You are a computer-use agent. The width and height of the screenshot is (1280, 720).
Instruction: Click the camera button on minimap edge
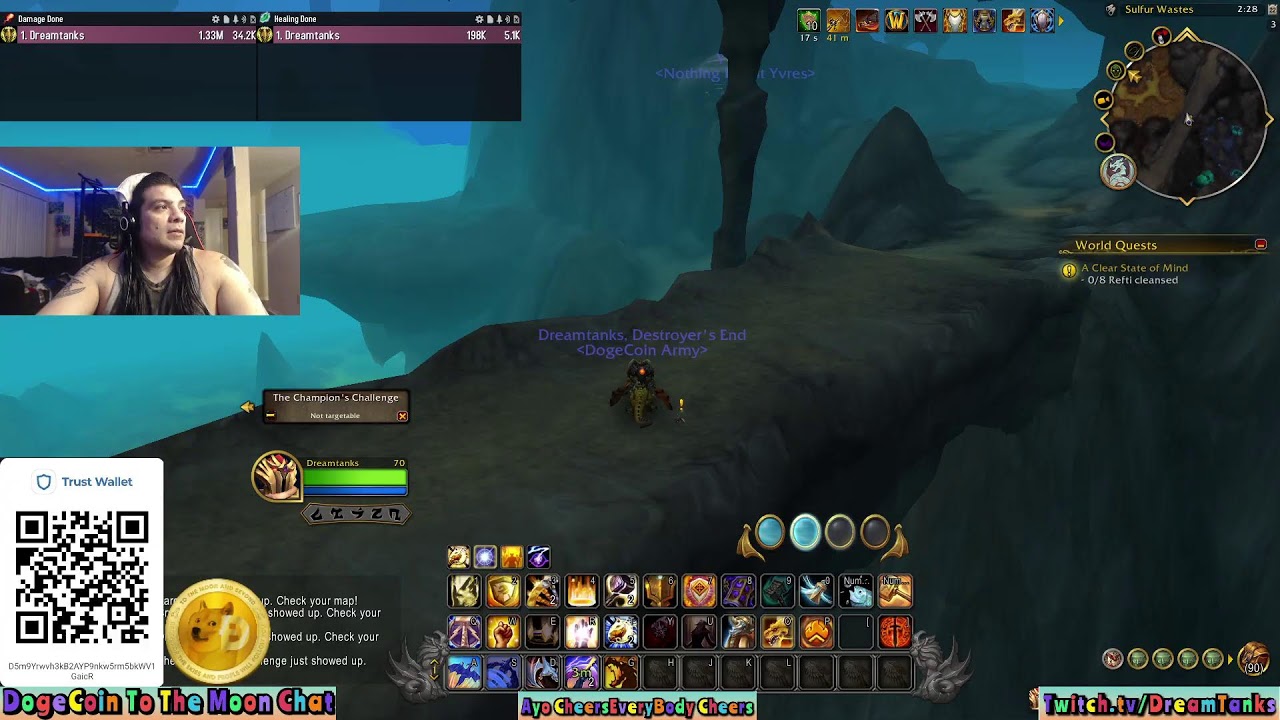point(1103,100)
